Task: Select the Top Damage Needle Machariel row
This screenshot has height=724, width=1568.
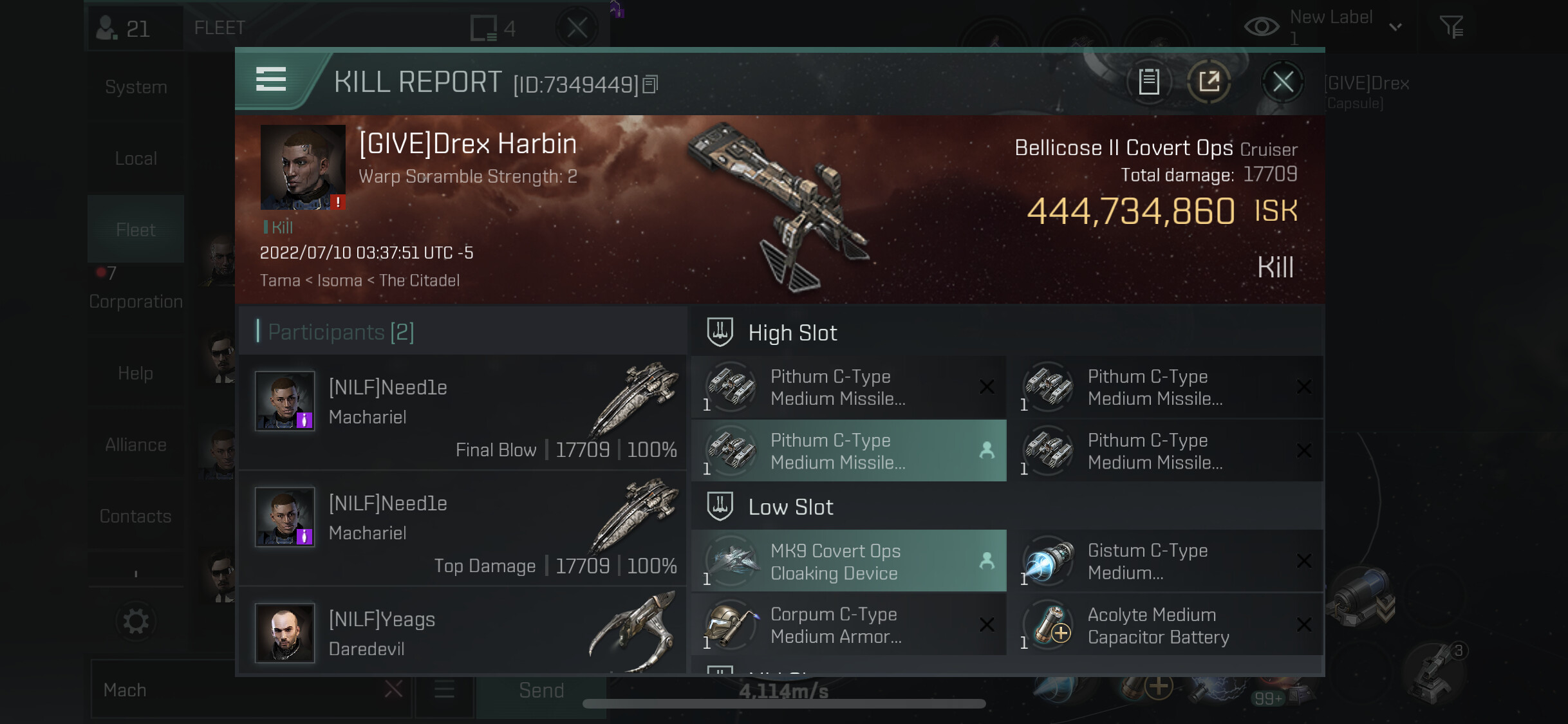Action: point(462,528)
